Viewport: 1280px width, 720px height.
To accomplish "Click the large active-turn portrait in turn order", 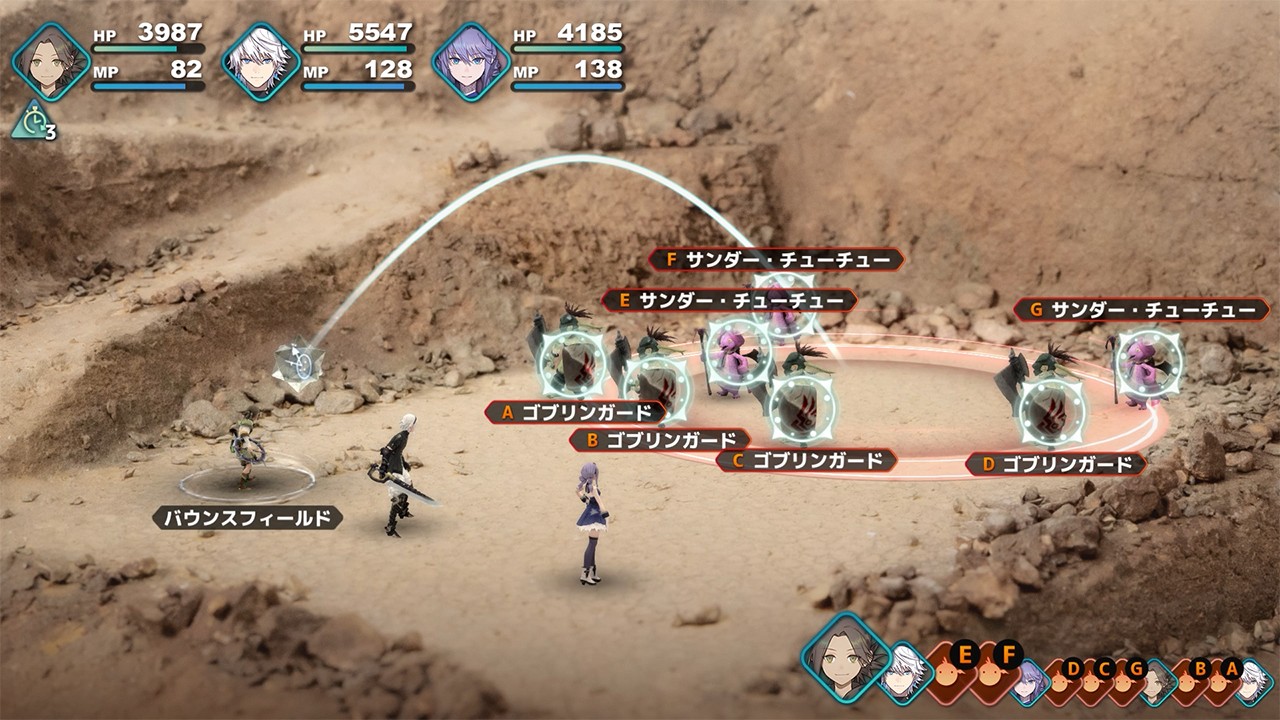I will tap(845, 657).
